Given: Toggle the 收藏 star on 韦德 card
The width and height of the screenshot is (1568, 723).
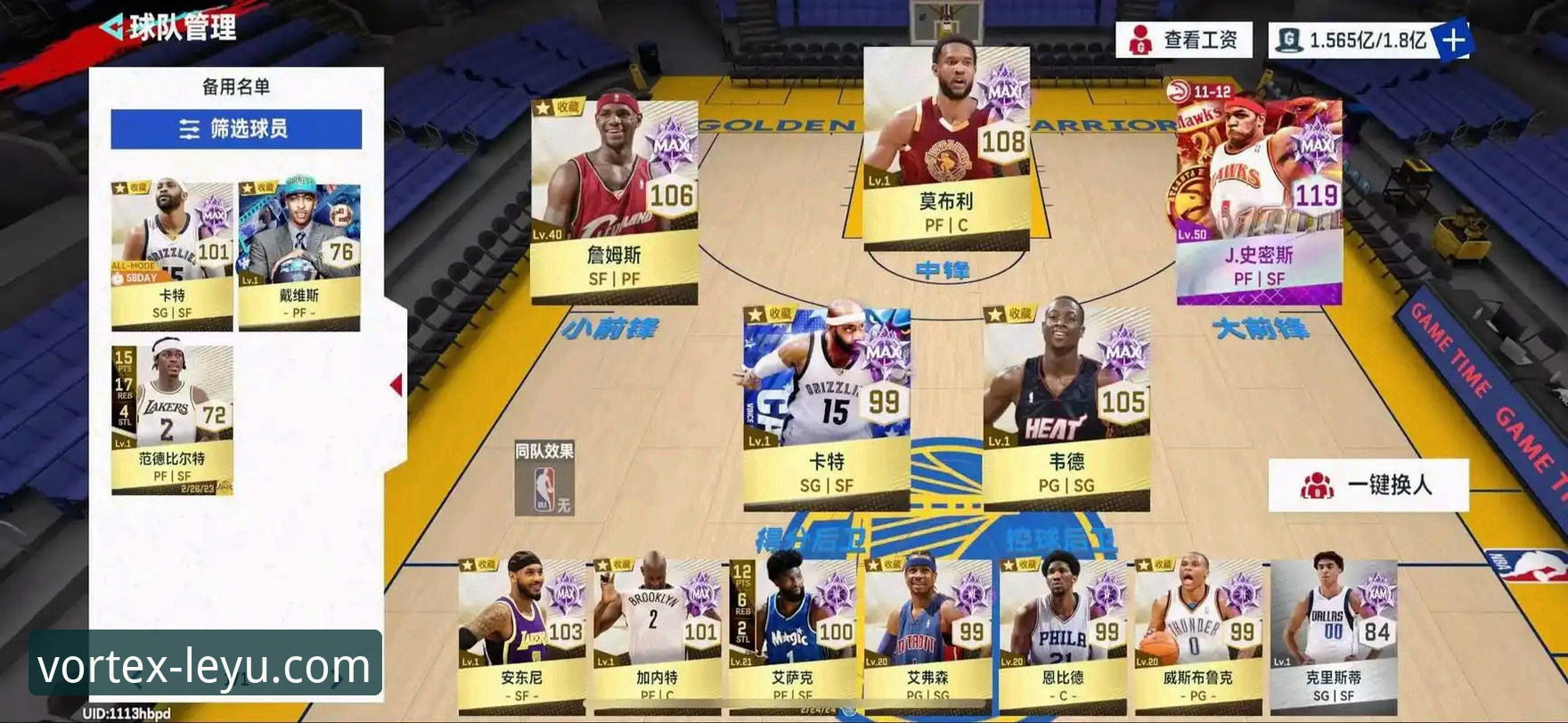Looking at the screenshot, I should 996,313.
